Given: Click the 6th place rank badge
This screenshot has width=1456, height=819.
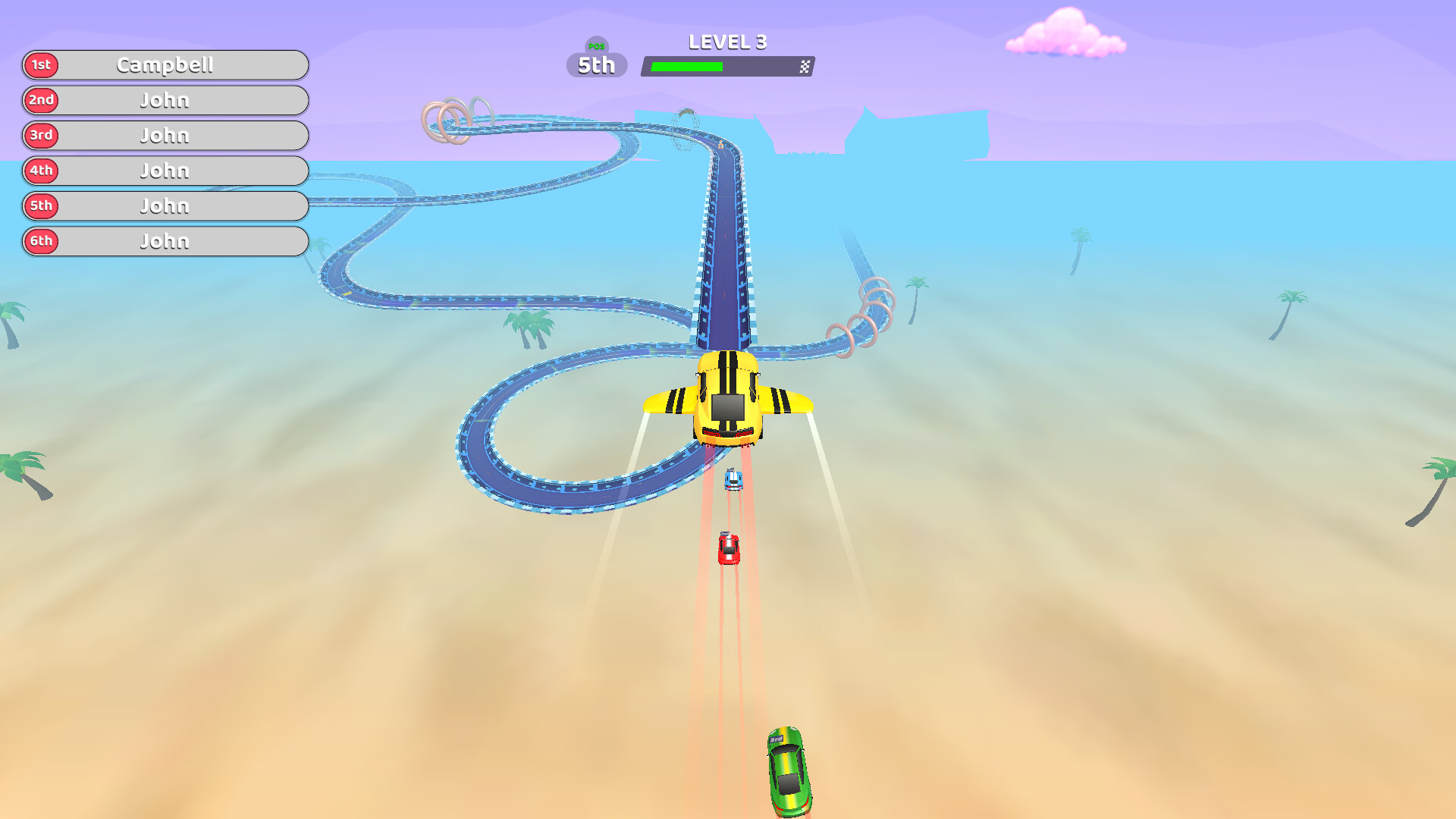Looking at the screenshot, I should 42,242.
